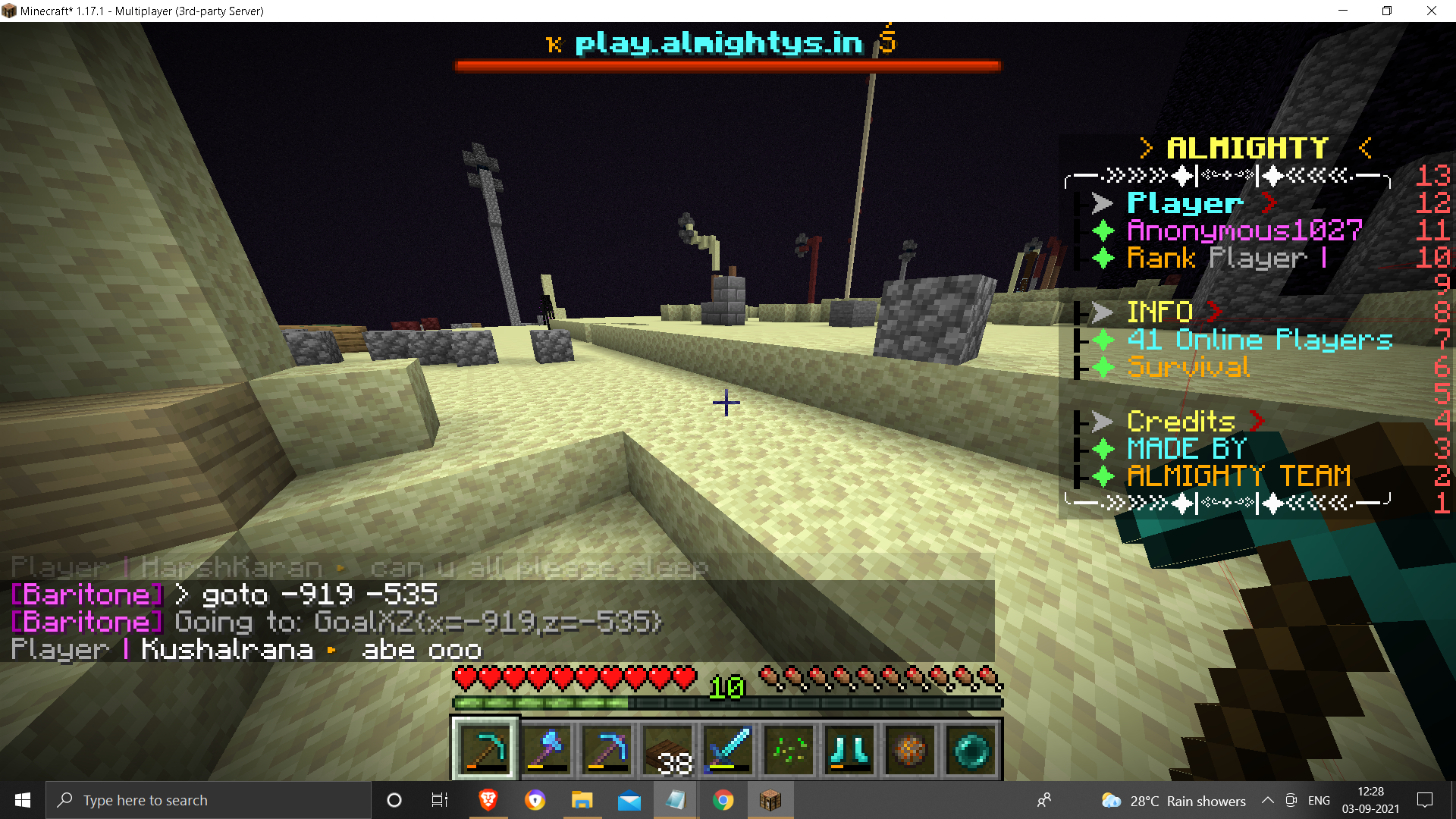Expand the hidden icons in the system tray
The width and height of the screenshot is (1456, 819).
click(x=1267, y=800)
